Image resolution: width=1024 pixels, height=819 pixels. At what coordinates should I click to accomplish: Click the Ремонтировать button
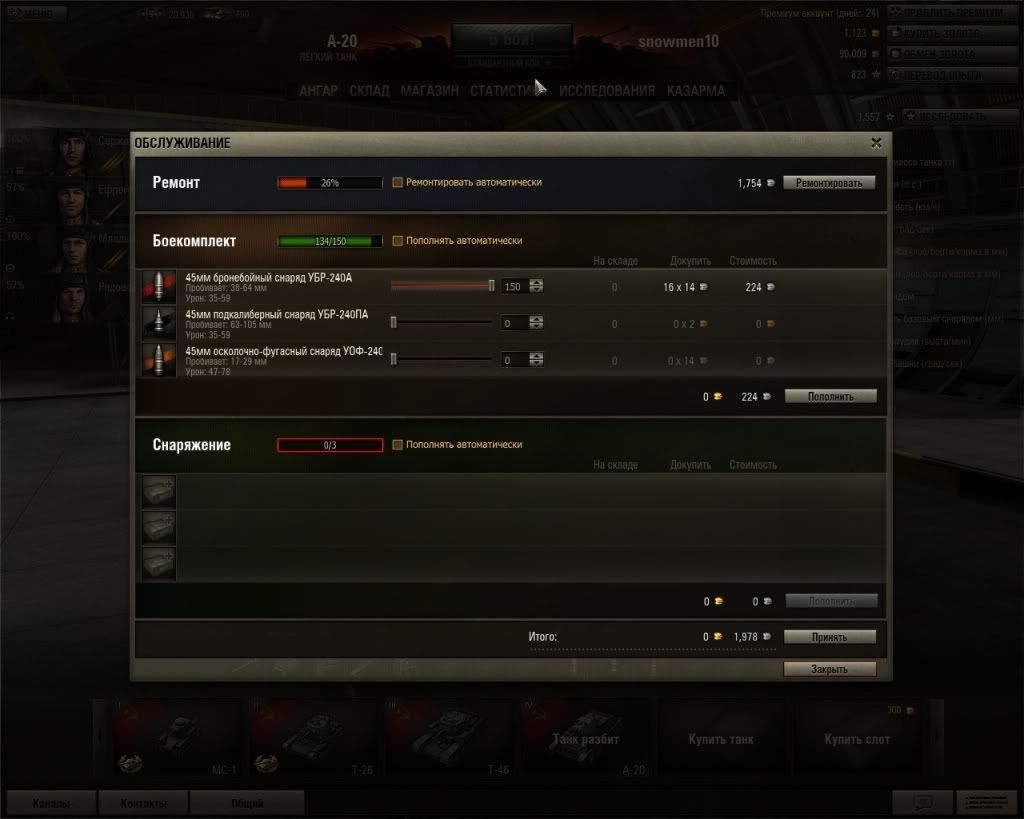tap(829, 183)
